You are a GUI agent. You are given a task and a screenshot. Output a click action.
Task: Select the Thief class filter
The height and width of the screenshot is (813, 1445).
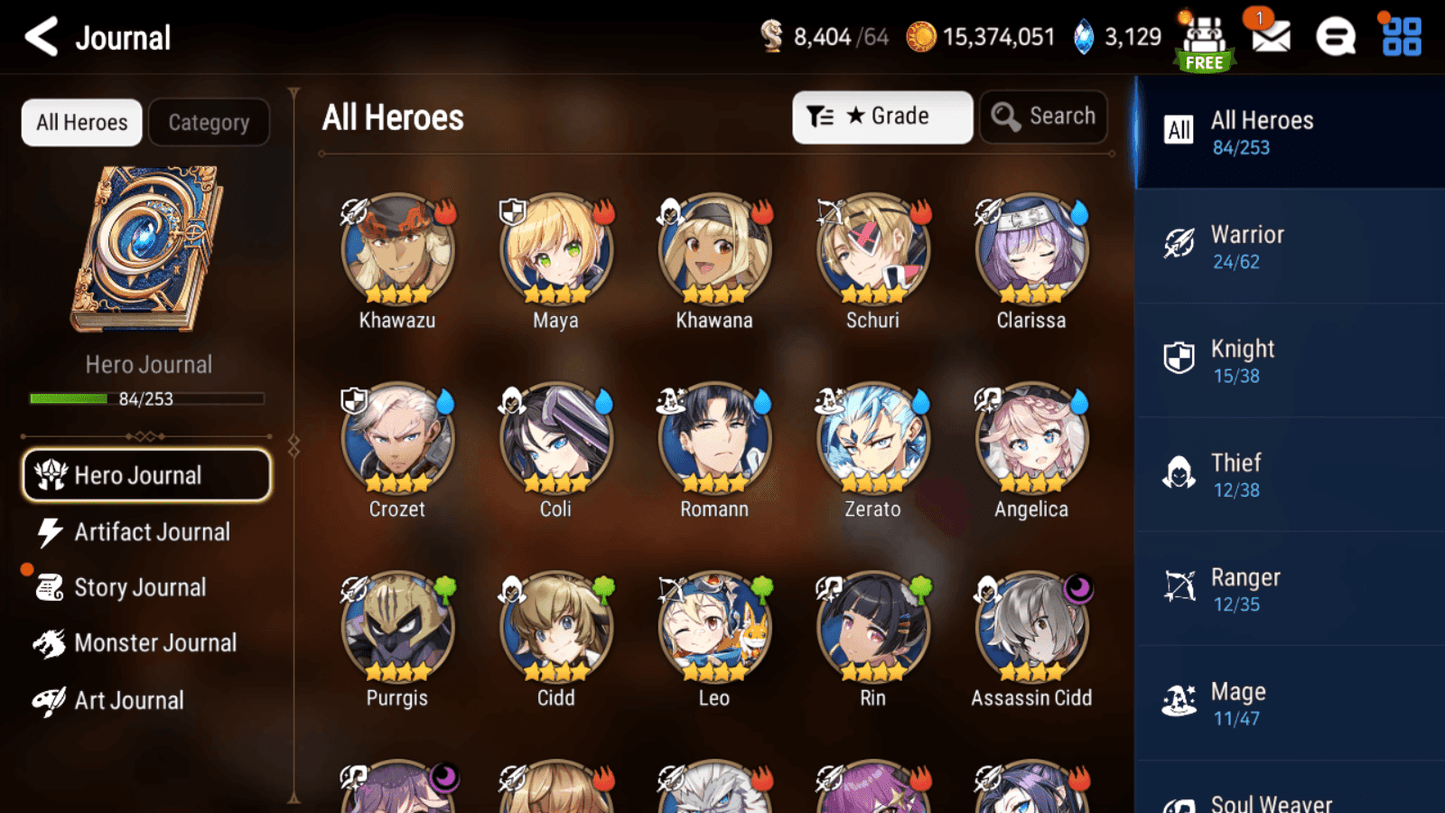(1290, 473)
